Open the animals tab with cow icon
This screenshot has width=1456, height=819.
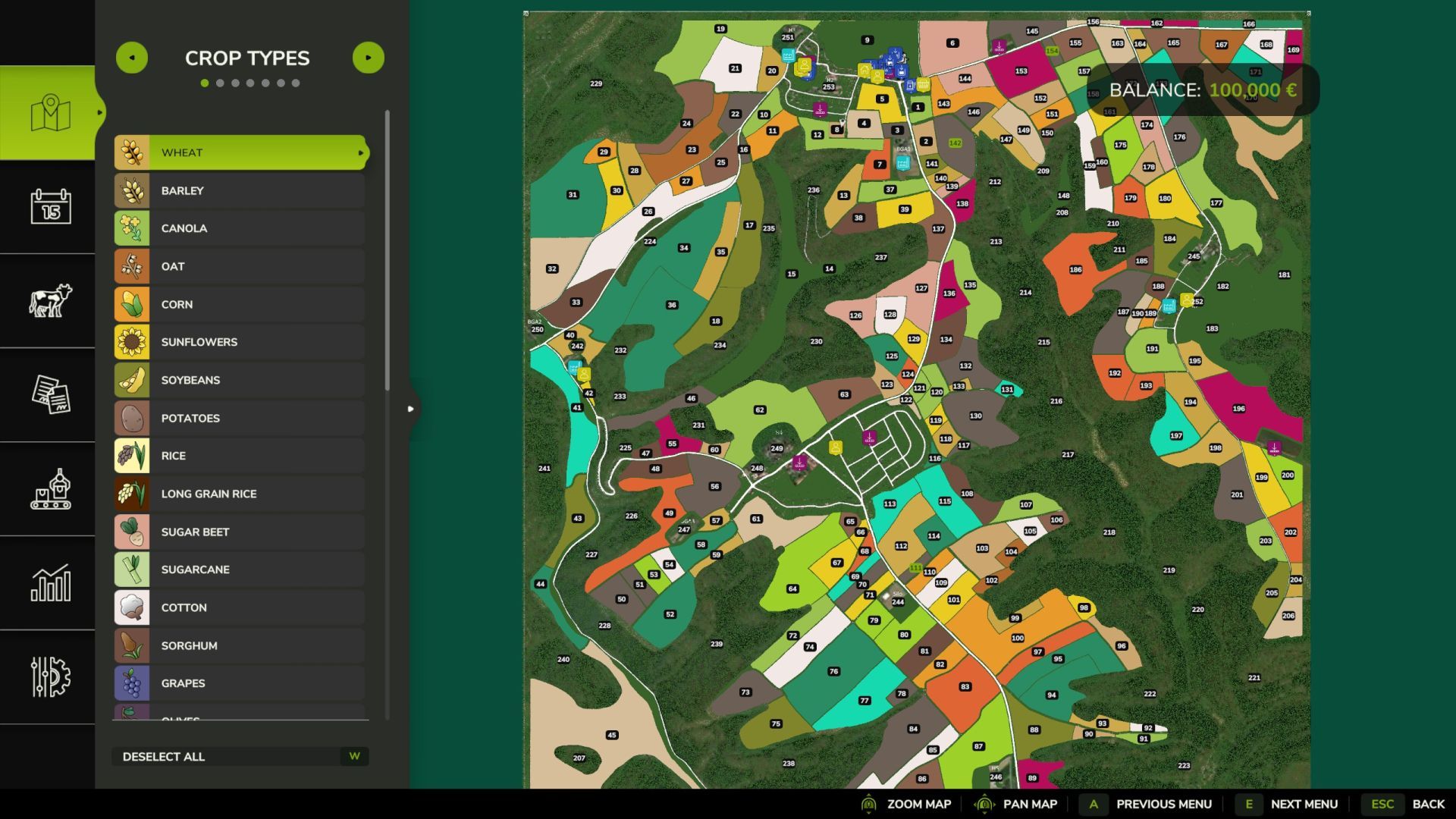click(x=50, y=300)
